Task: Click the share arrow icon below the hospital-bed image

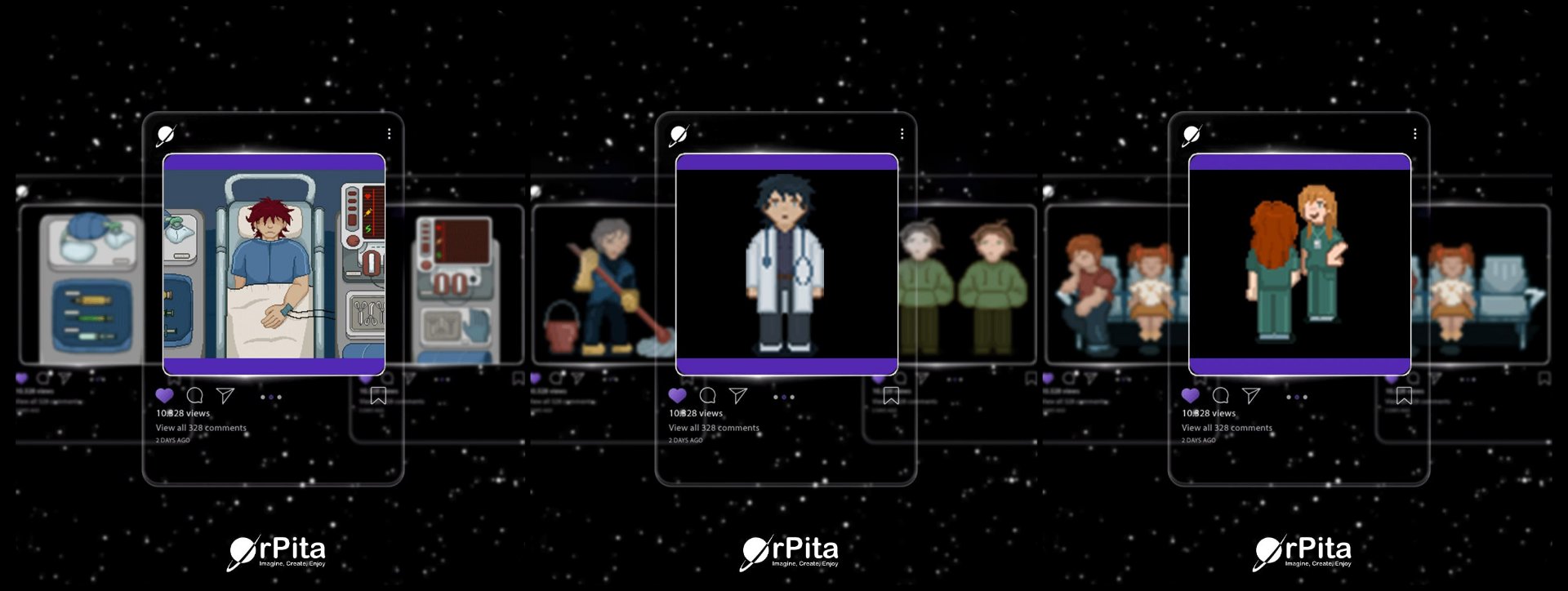Action: (x=224, y=395)
